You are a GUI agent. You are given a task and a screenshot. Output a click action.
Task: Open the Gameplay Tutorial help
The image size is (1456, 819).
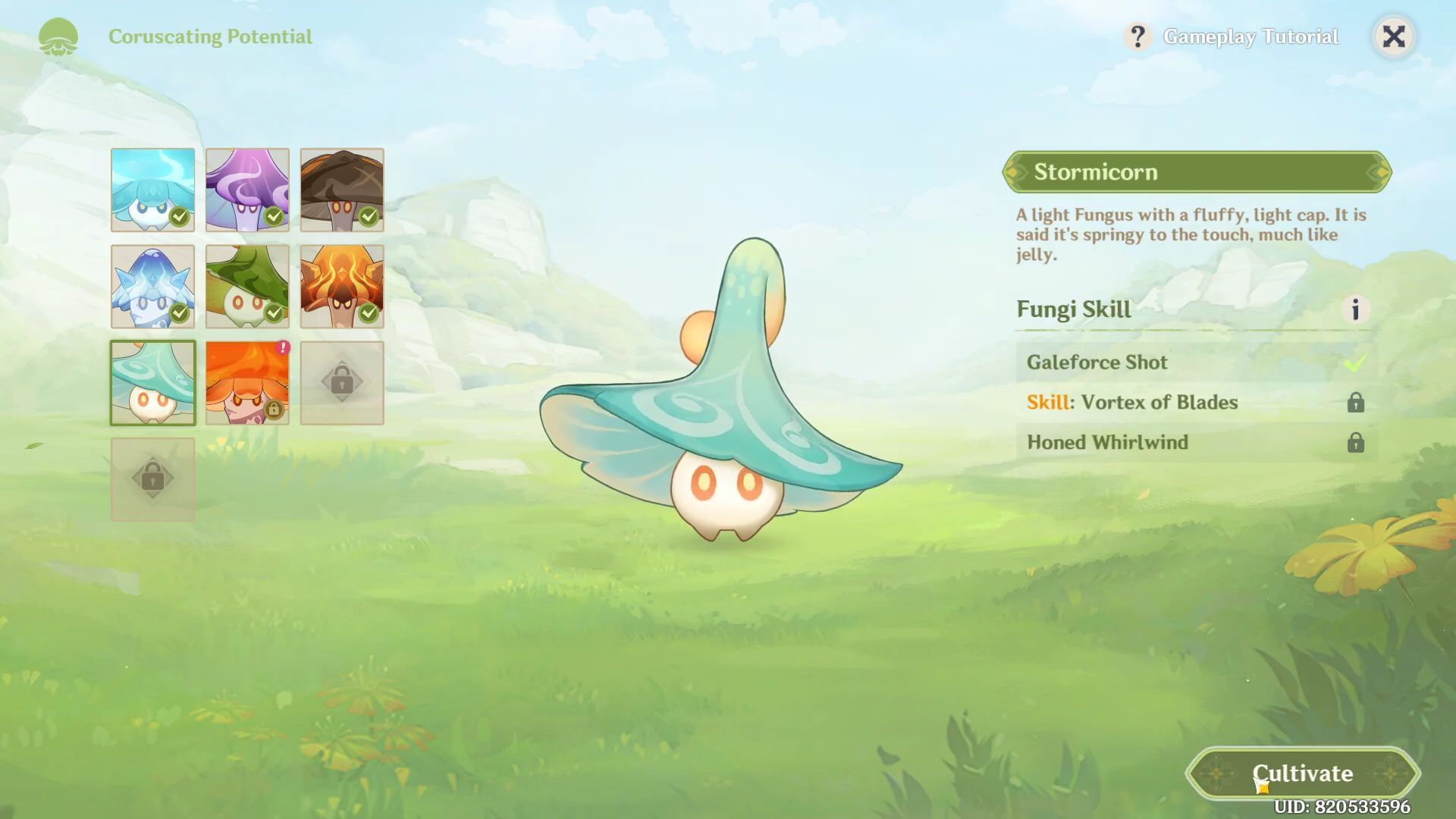coord(1233,36)
